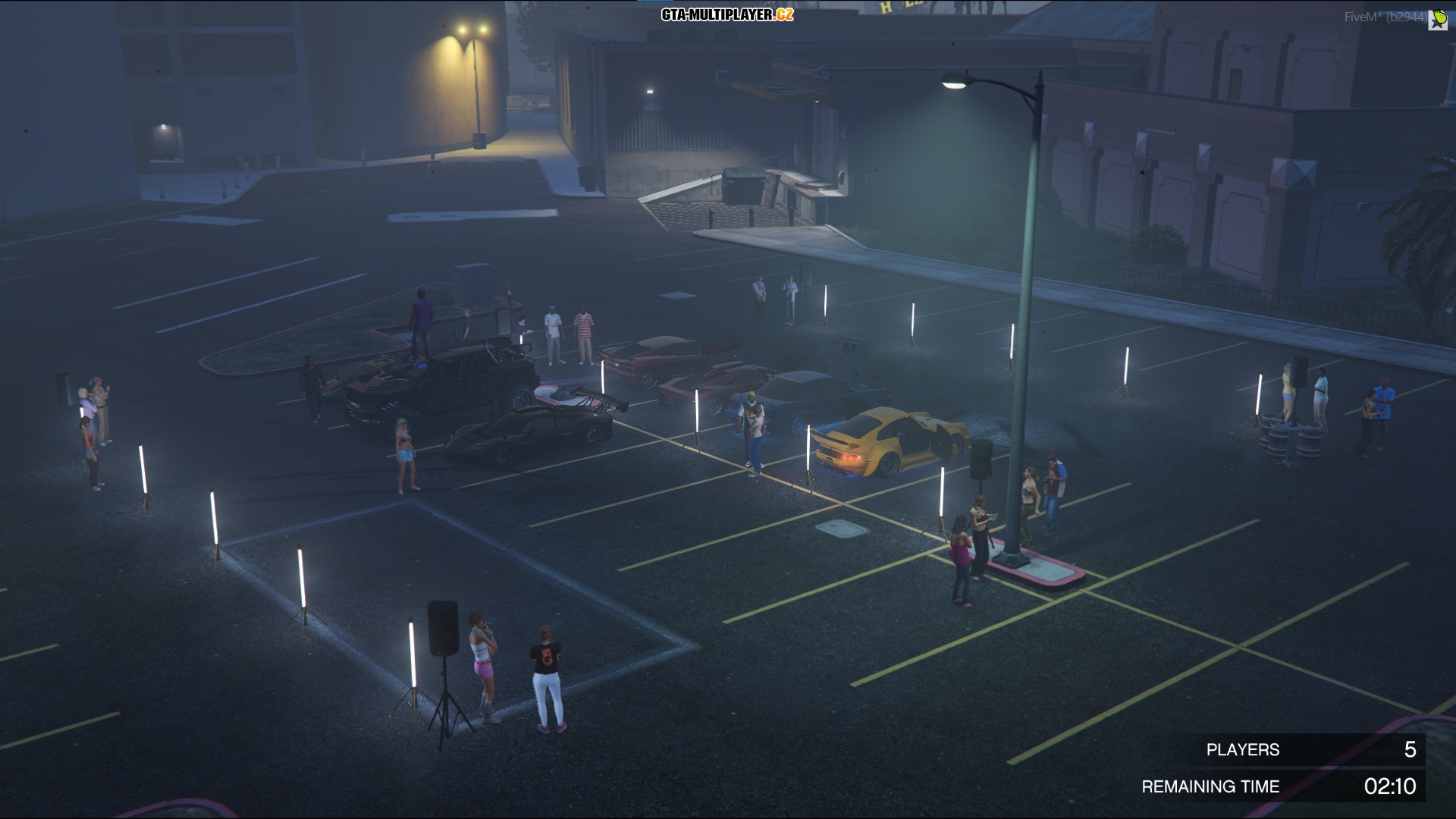Click the REMAINING TIME label
The image size is (1456, 819).
pos(1213,787)
